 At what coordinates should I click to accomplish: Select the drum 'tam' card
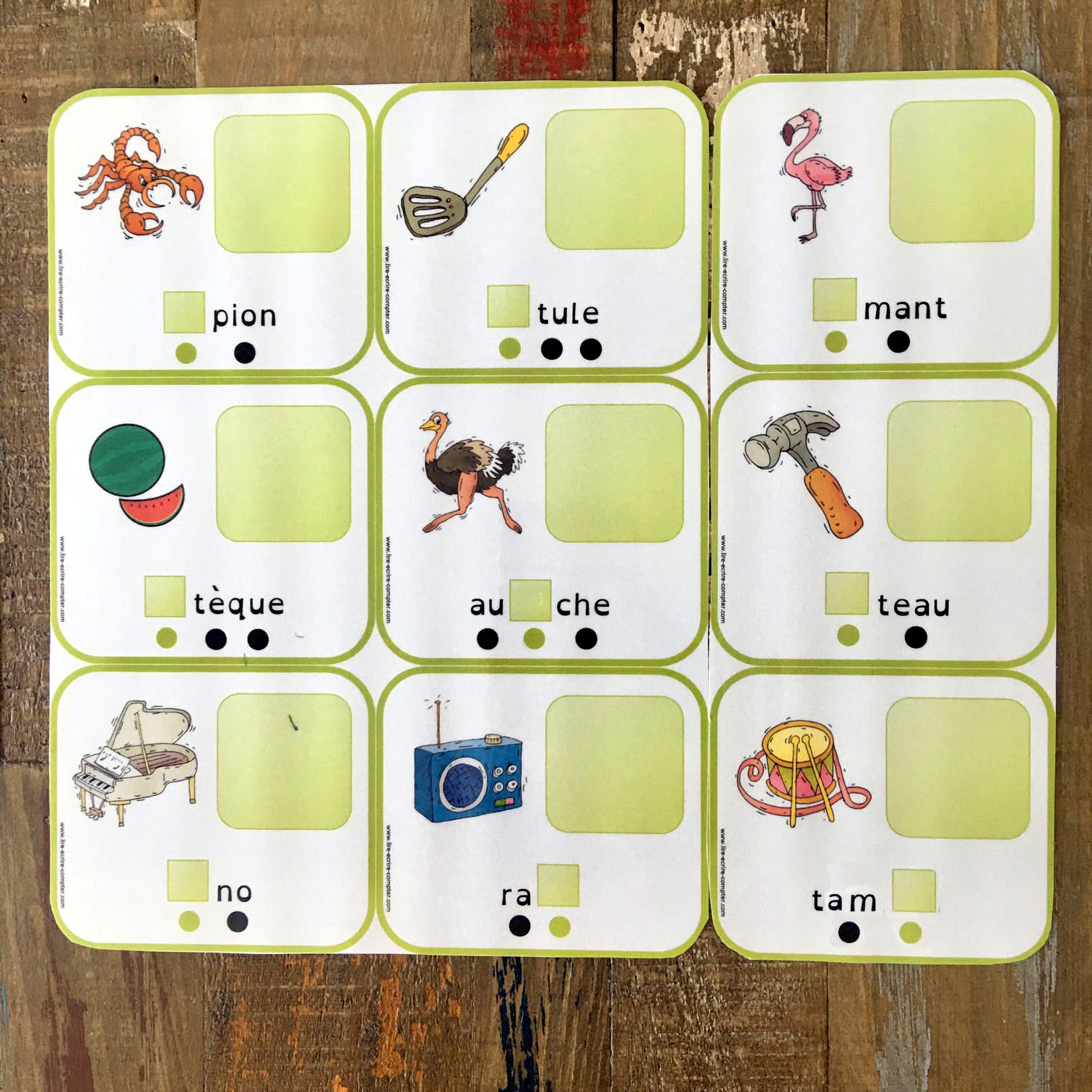pos(883,815)
